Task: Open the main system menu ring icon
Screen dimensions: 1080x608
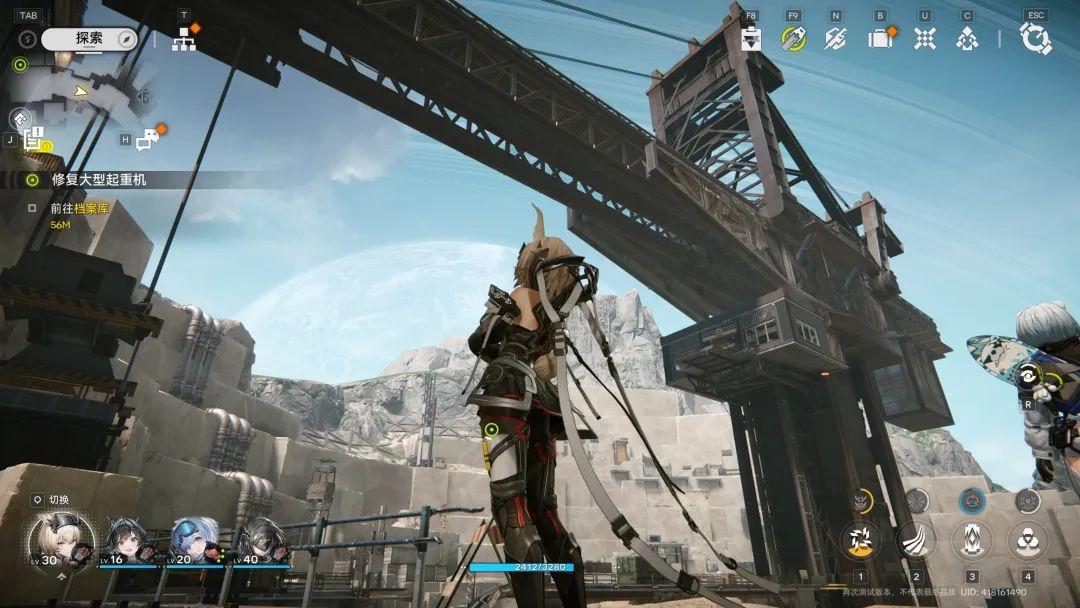Action: 1035,38
